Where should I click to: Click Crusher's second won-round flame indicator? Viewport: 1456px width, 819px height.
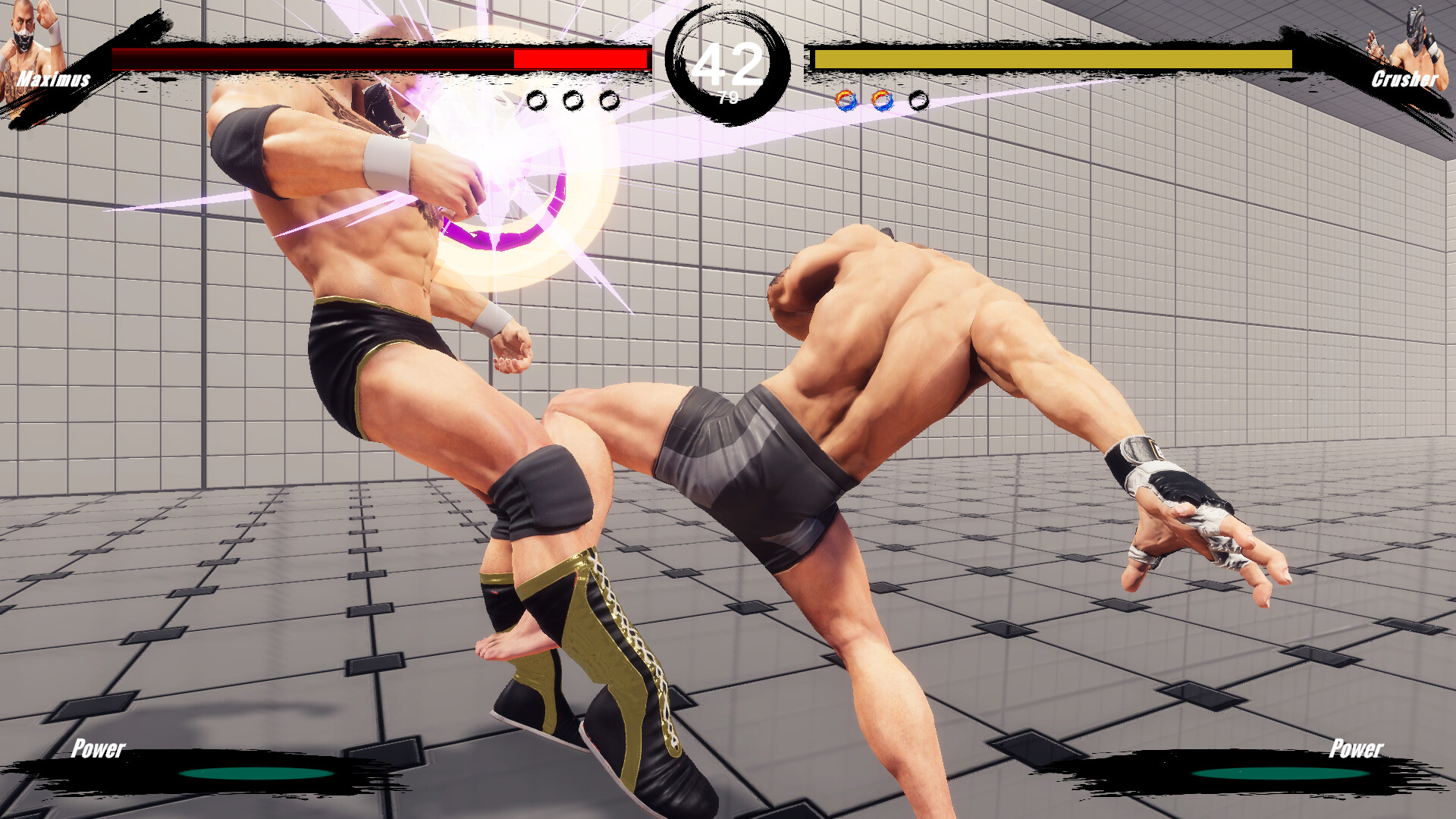[x=883, y=99]
